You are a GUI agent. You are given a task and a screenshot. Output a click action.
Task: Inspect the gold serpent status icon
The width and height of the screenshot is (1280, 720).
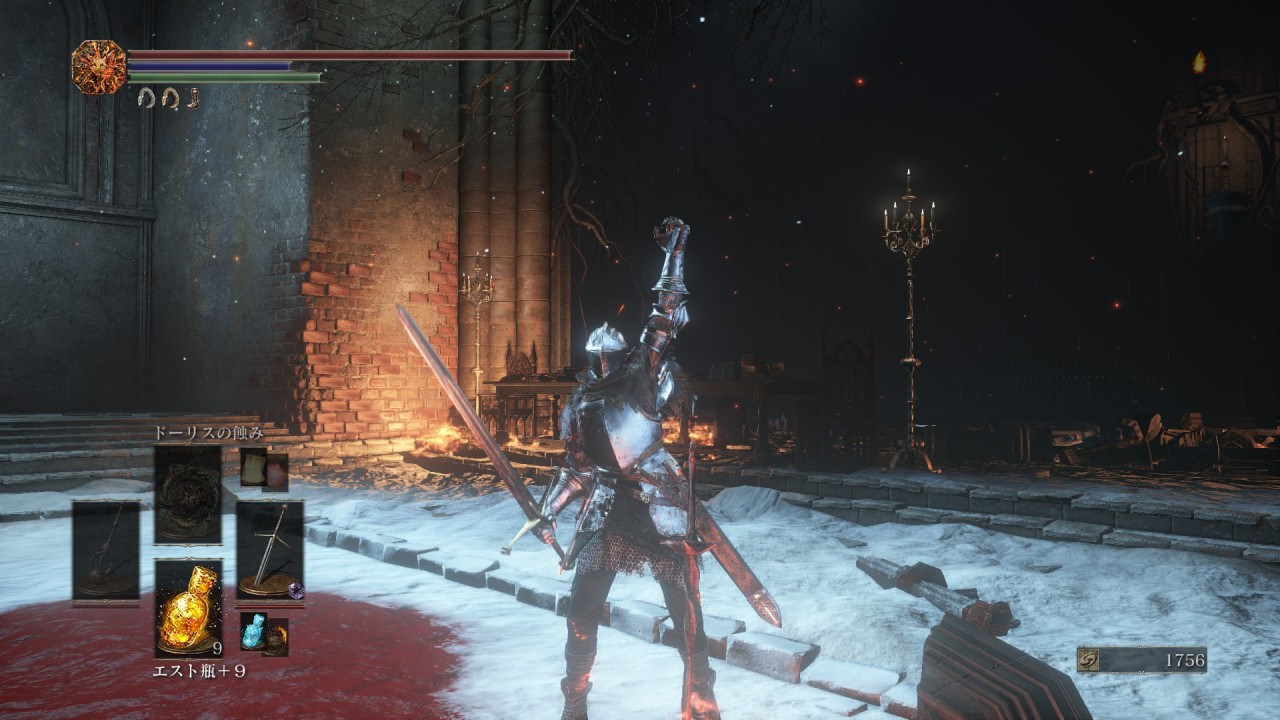(168, 98)
